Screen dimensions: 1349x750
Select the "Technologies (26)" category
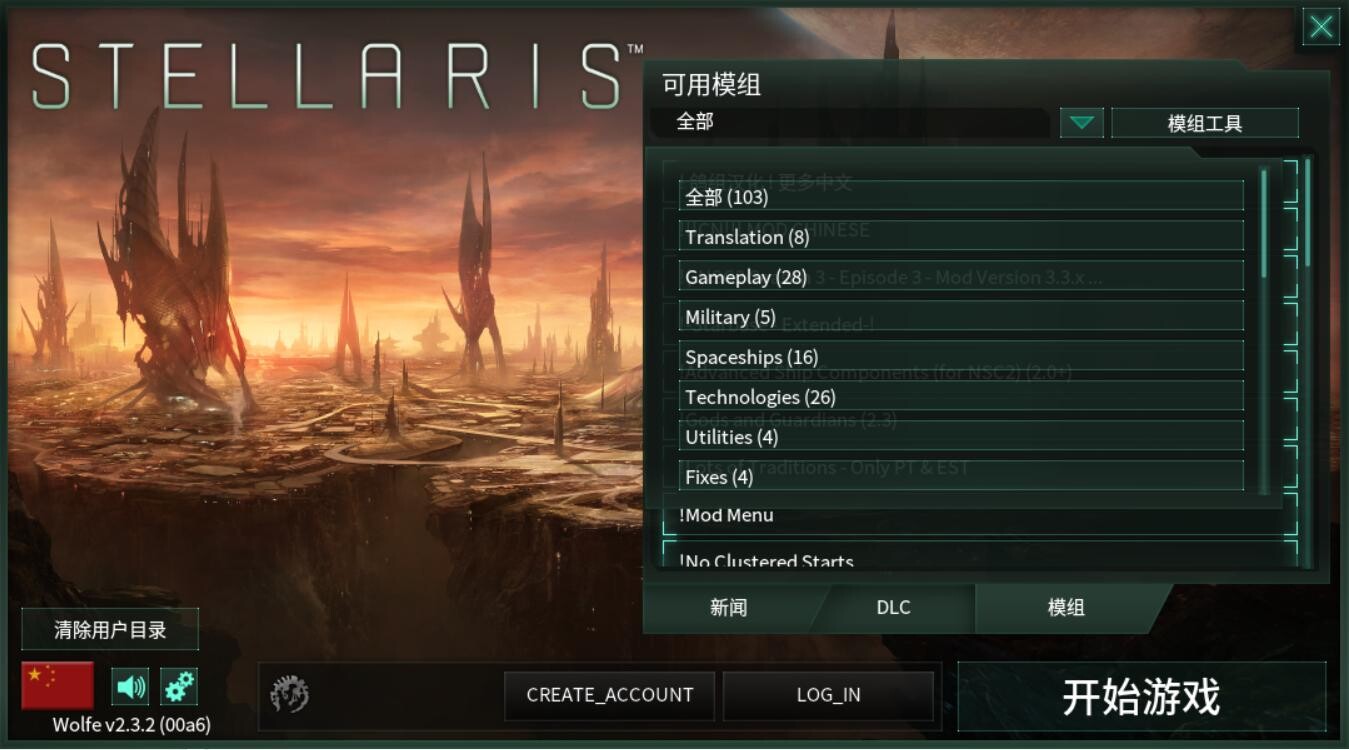pyautogui.click(x=960, y=396)
